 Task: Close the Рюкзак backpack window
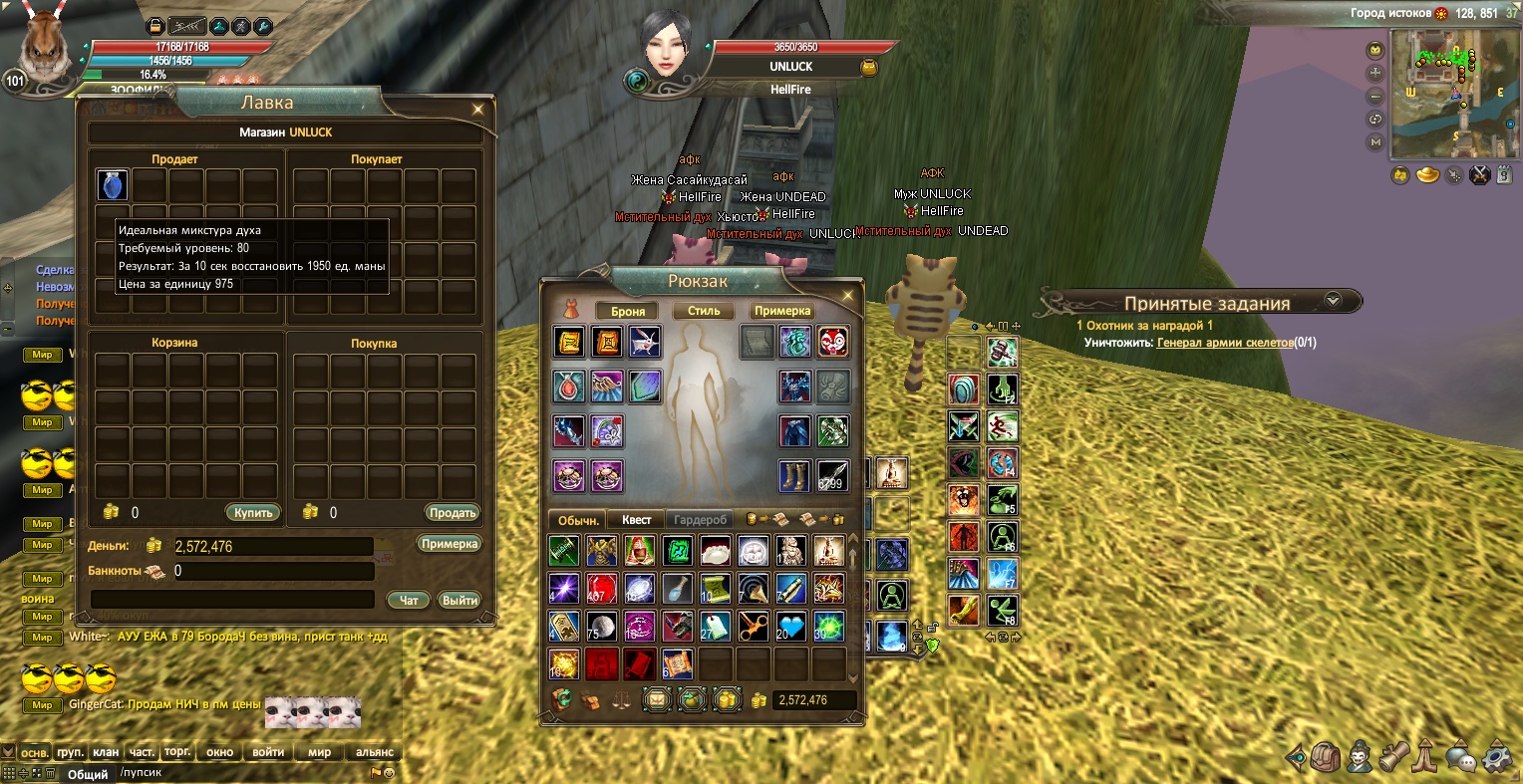[x=847, y=295]
